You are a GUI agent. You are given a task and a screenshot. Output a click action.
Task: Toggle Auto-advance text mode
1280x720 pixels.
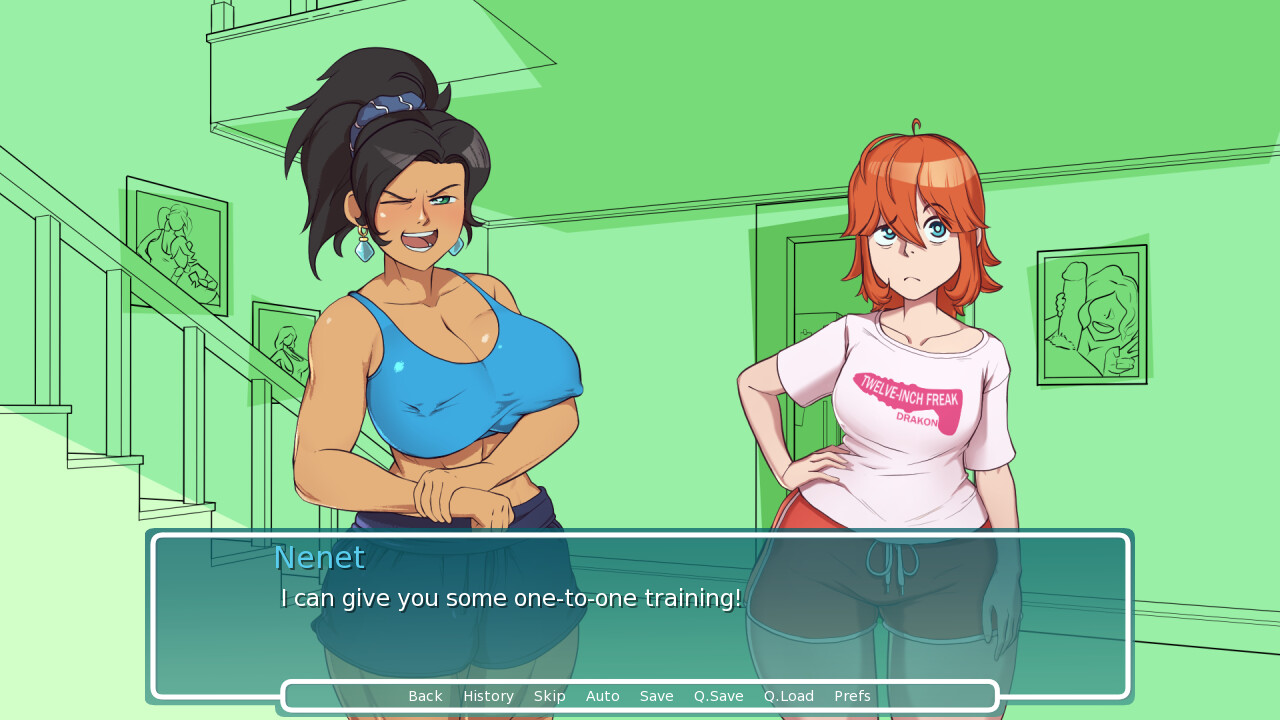coord(602,696)
